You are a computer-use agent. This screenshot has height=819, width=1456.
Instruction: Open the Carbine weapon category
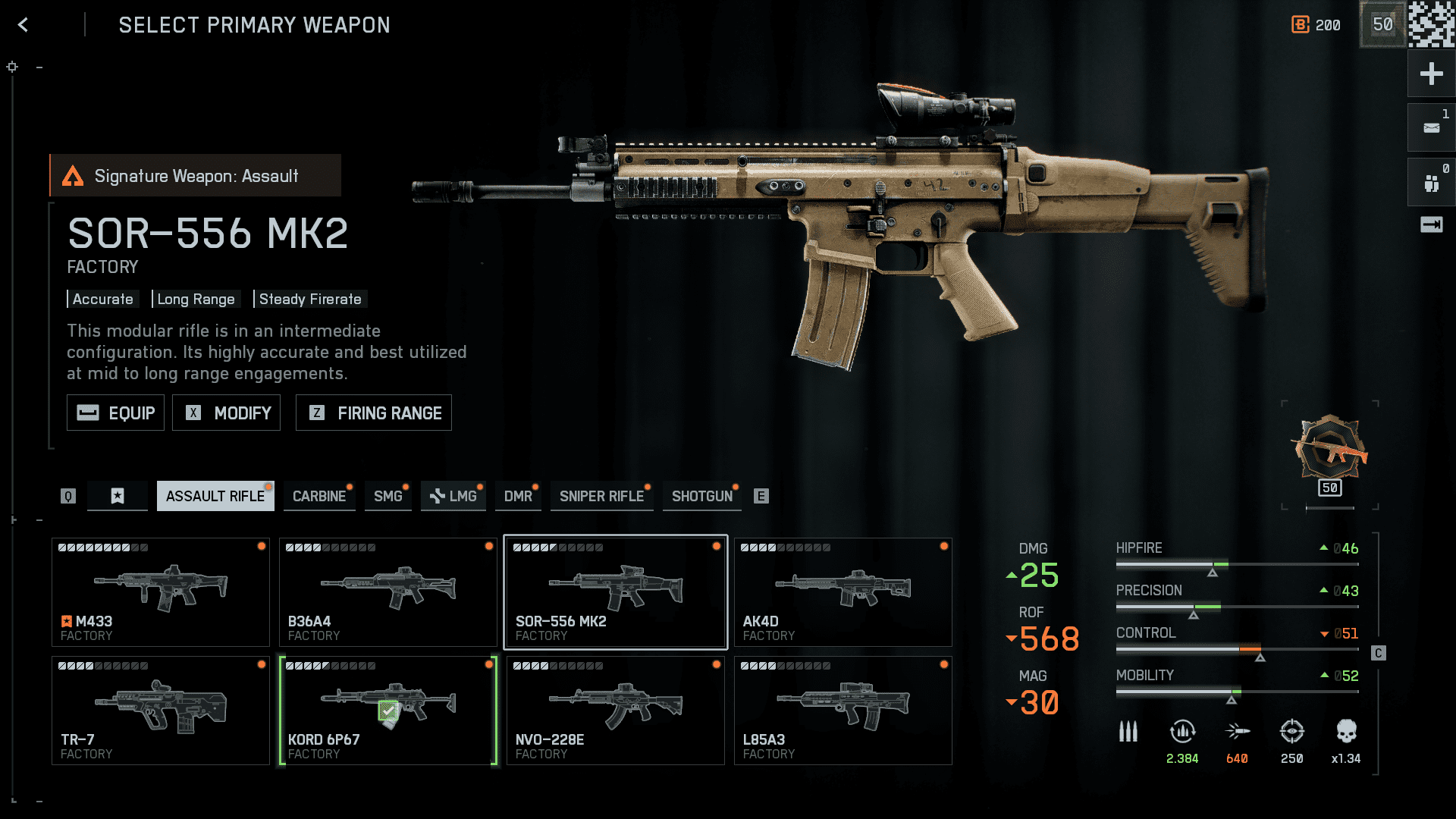[x=319, y=496]
